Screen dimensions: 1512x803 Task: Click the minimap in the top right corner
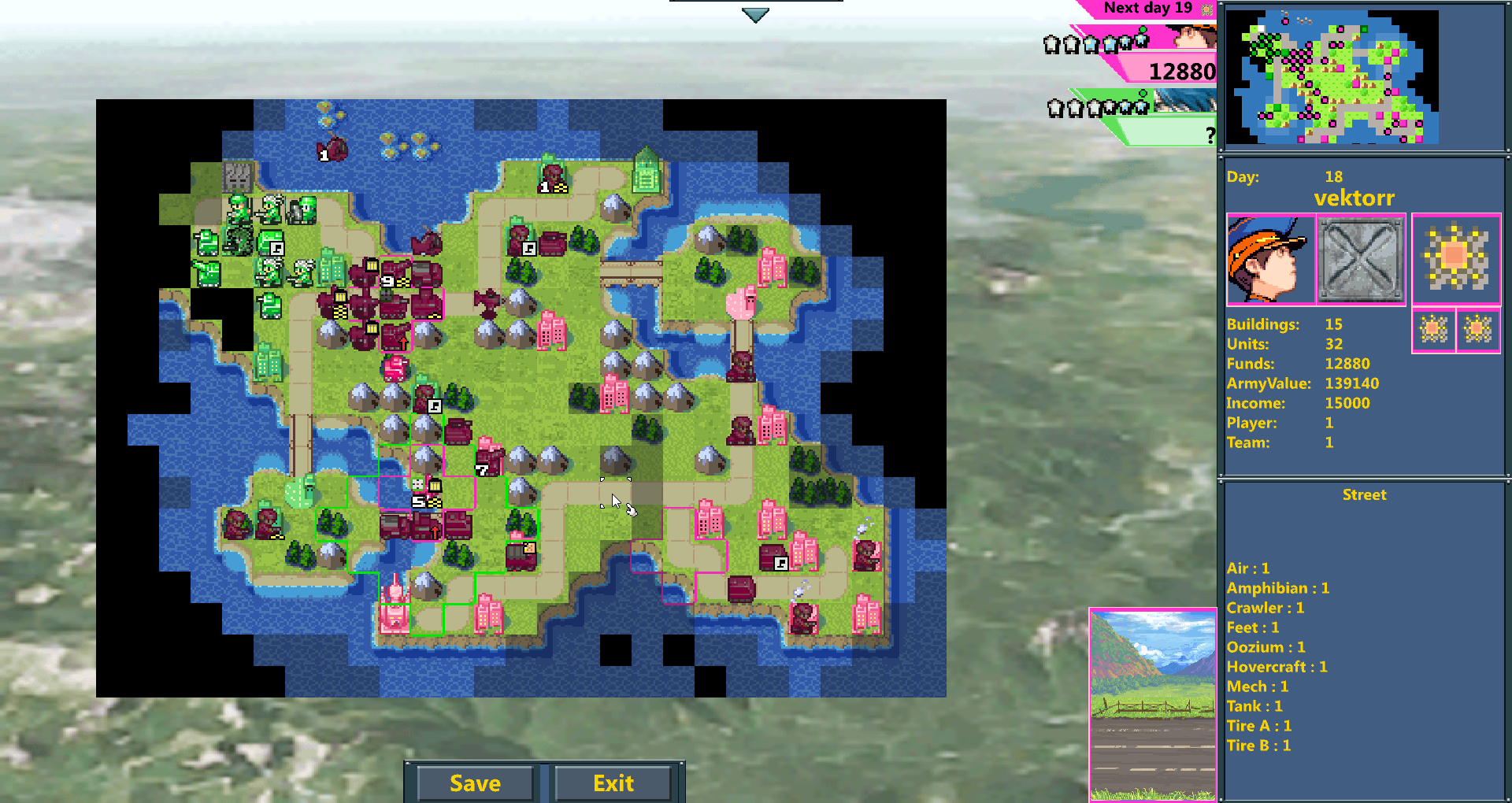pos(1364,76)
